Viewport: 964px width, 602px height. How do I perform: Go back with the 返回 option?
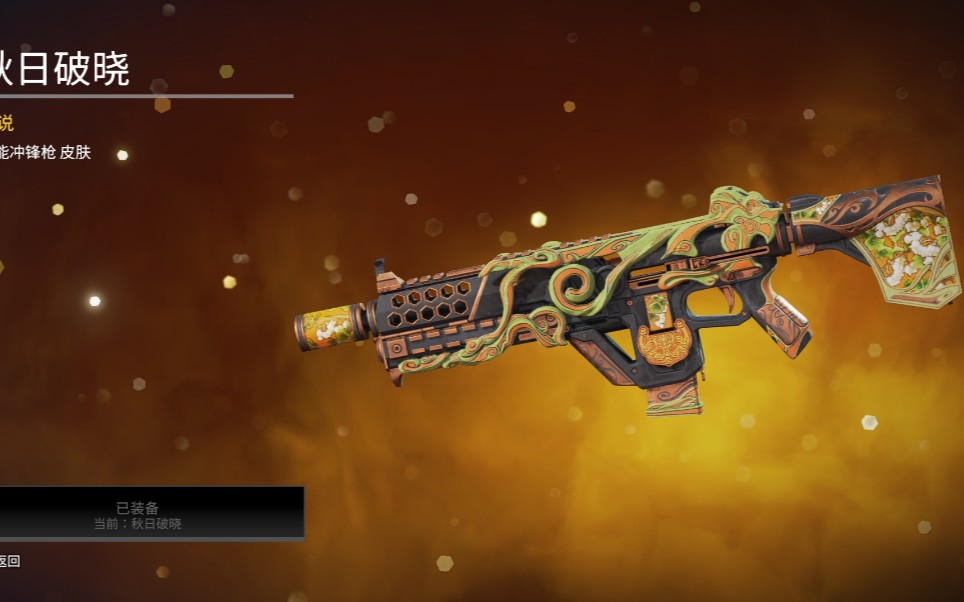tap(9, 561)
